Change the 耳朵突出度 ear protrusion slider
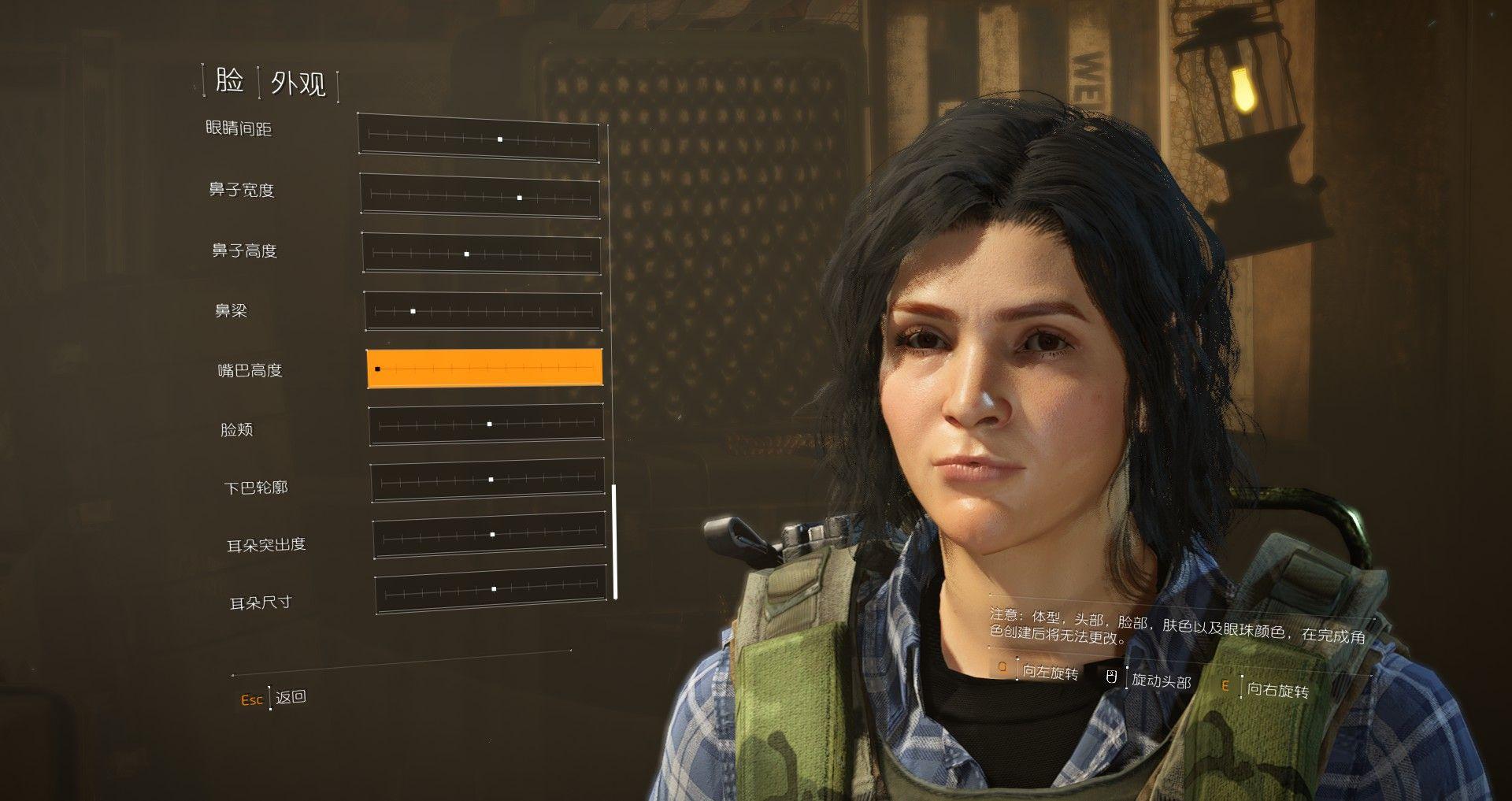1512x801 pixels. [489, 536]
